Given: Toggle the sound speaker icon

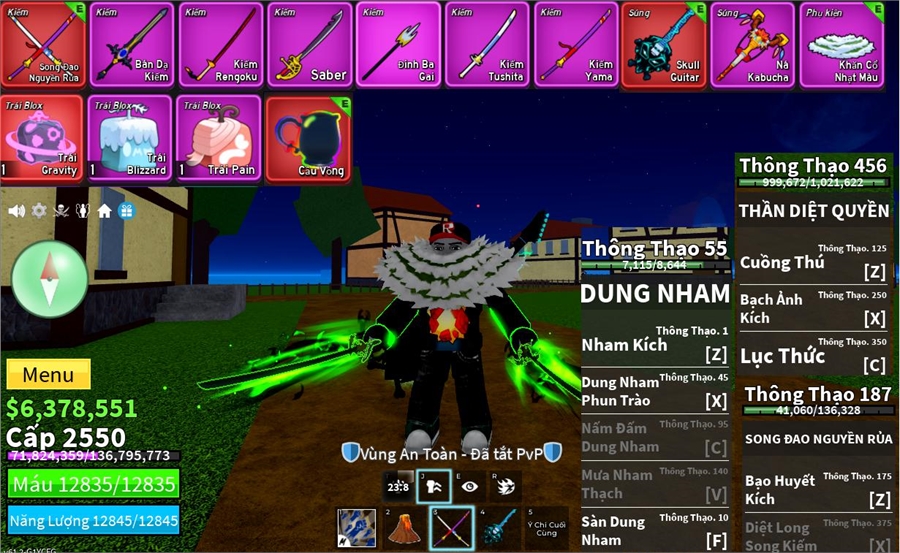Looking at the screenshot, I should (17, 211).
